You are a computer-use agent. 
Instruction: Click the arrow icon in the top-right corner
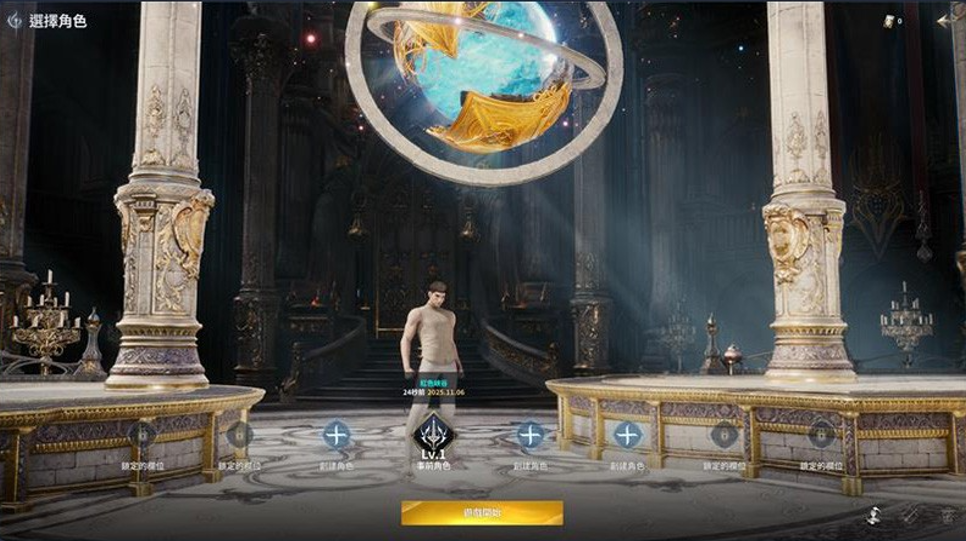(x=946, y=20)
